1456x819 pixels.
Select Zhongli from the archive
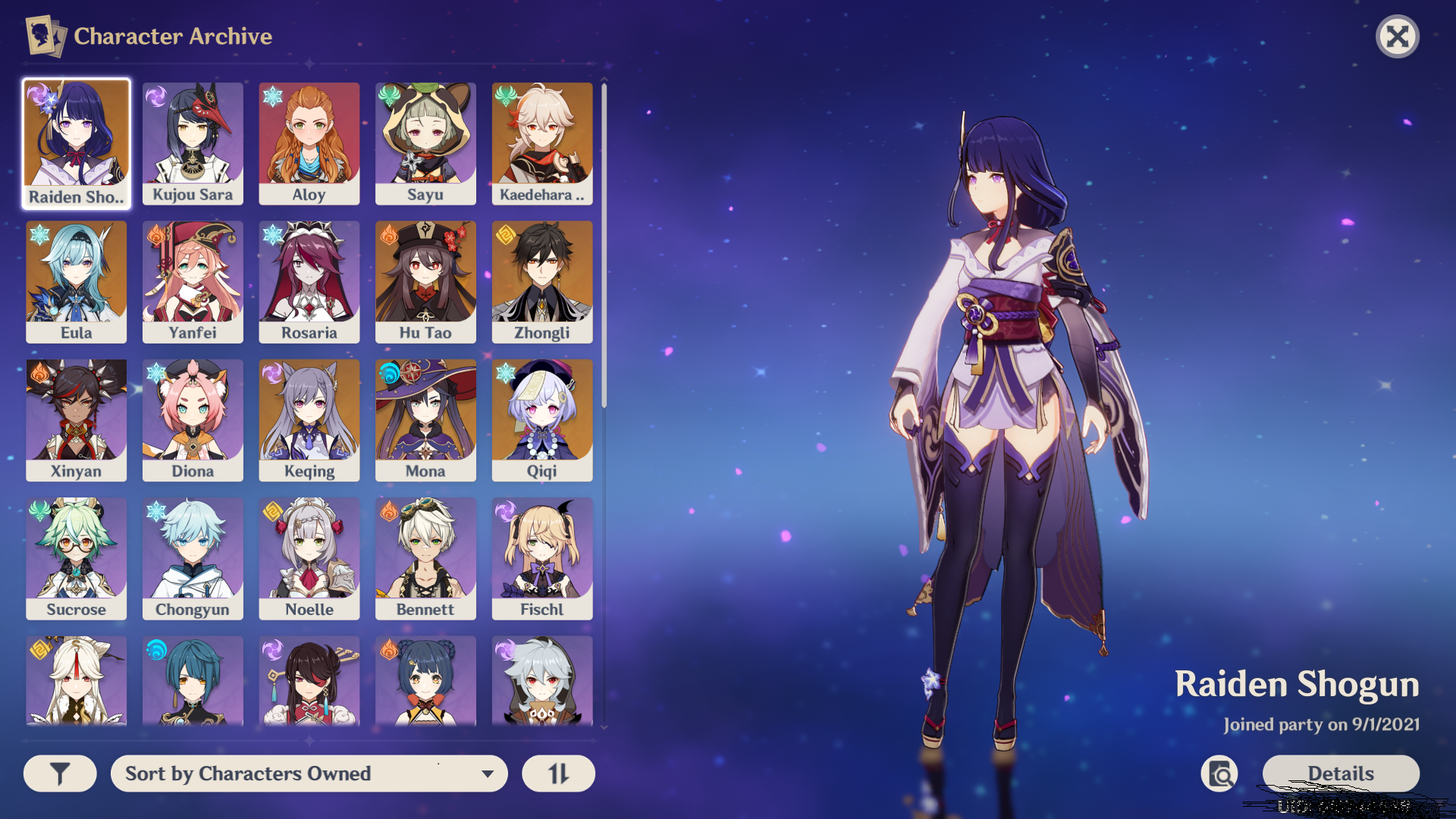pos(541,281)
